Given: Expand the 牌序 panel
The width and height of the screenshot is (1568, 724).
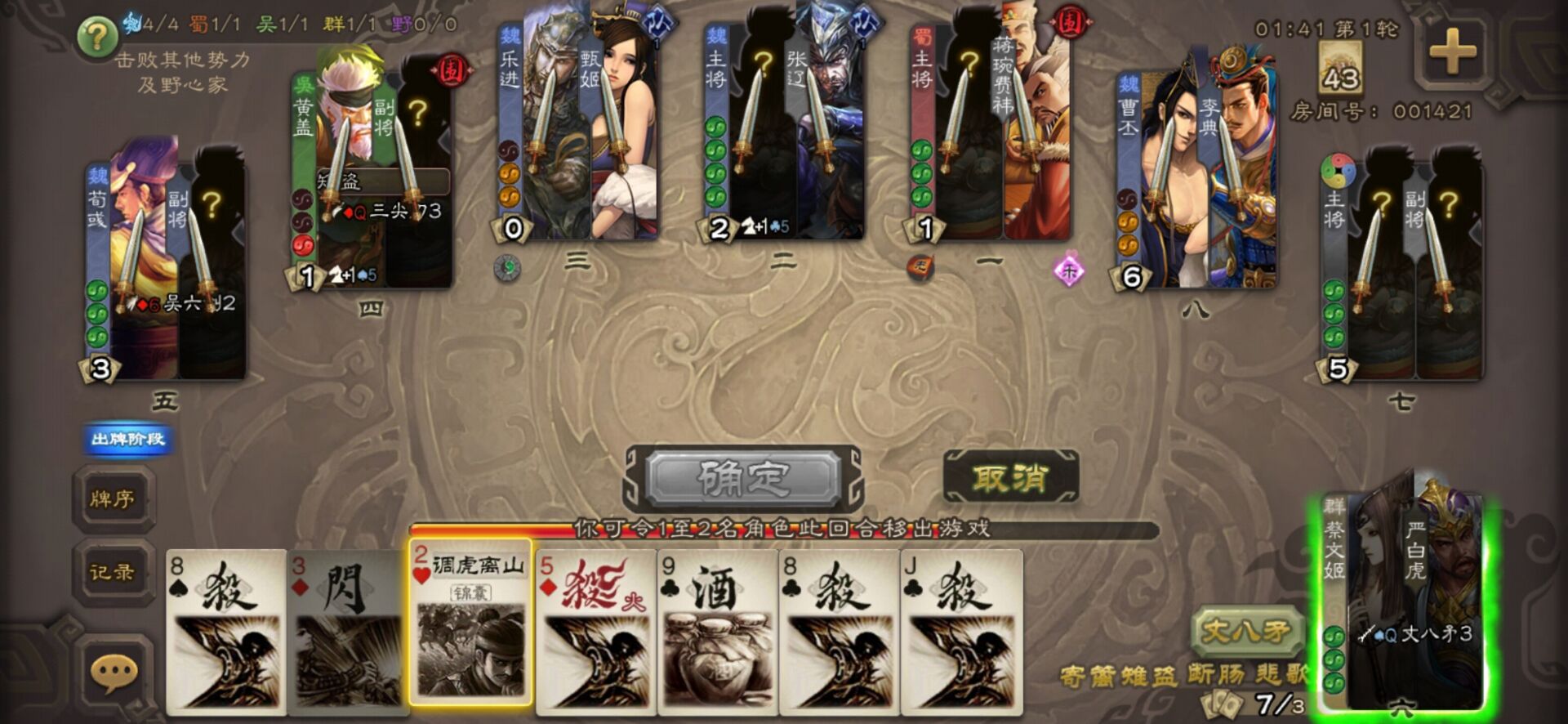Looking at the screenshot, I should click(x=114, y=497).
